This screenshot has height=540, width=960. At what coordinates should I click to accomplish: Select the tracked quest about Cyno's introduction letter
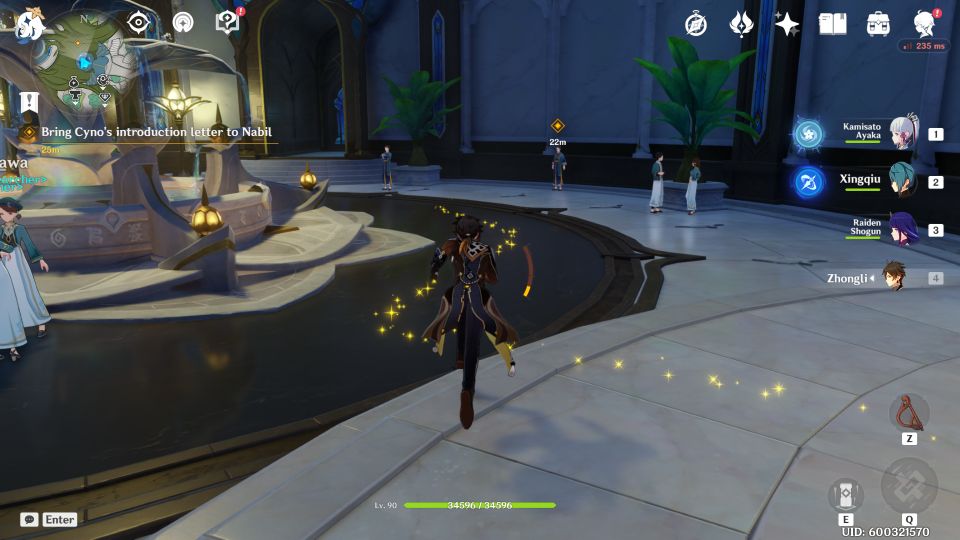click(155, 132)
